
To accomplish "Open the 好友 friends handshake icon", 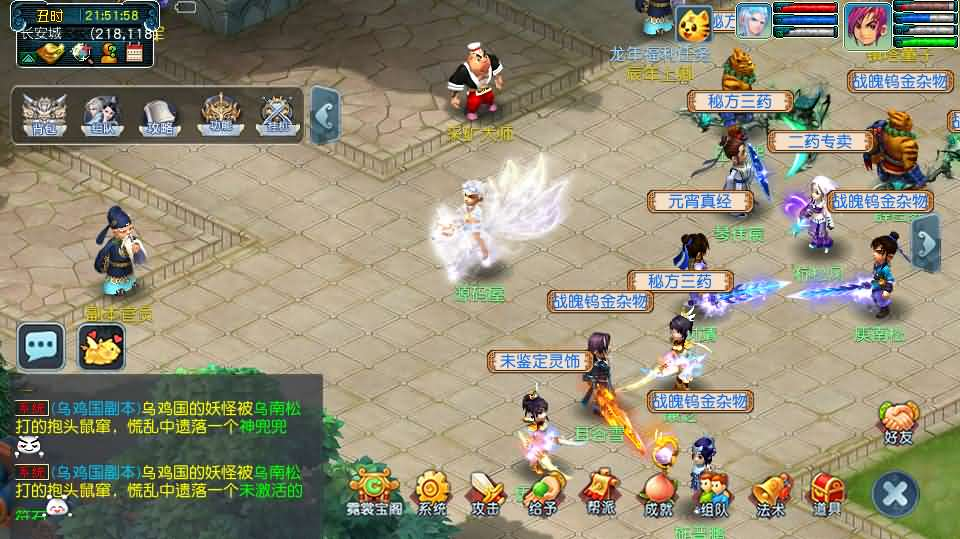I will [899, 421].
